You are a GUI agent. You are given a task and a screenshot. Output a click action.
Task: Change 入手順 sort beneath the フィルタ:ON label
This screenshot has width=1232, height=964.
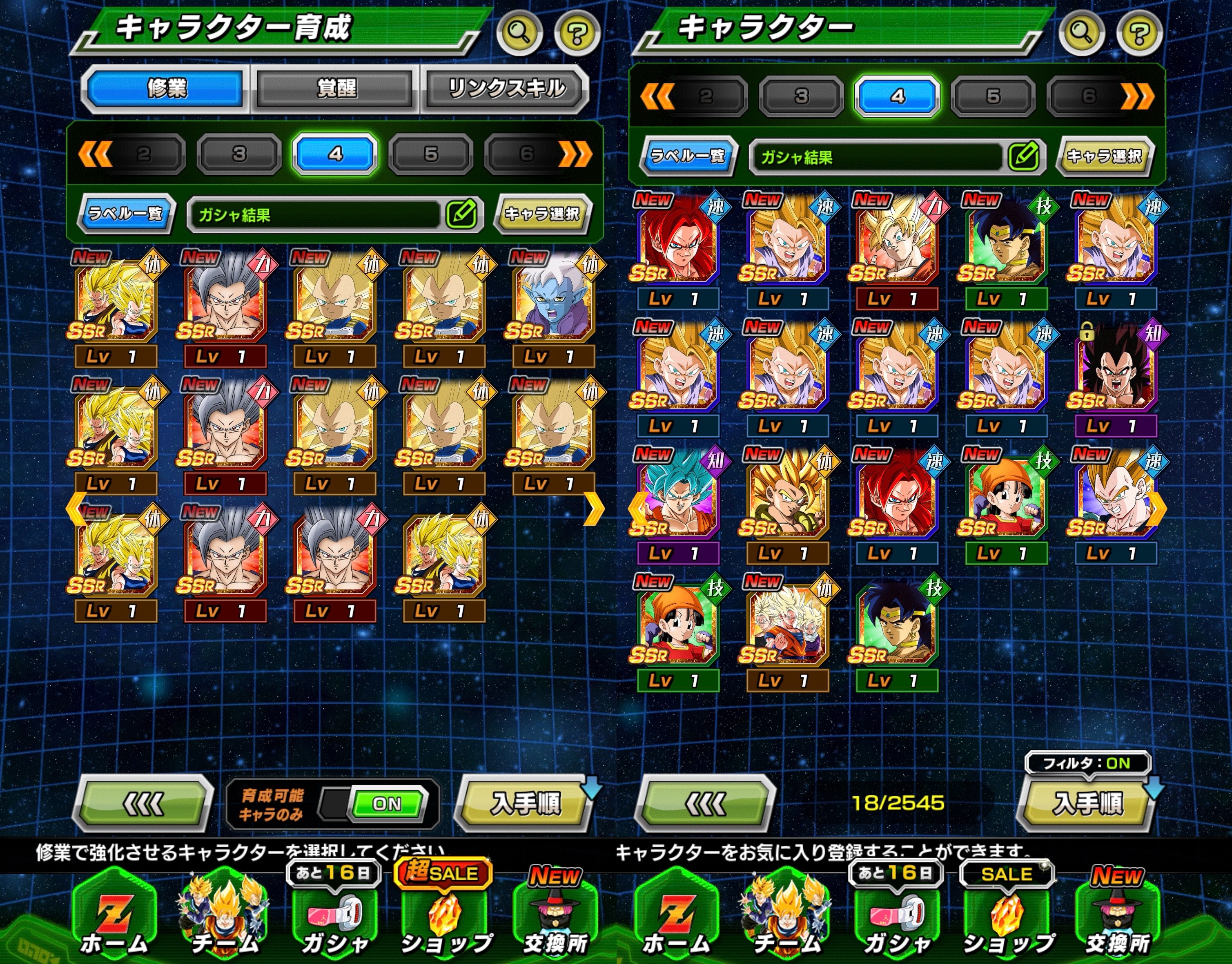coord(1087,803)
